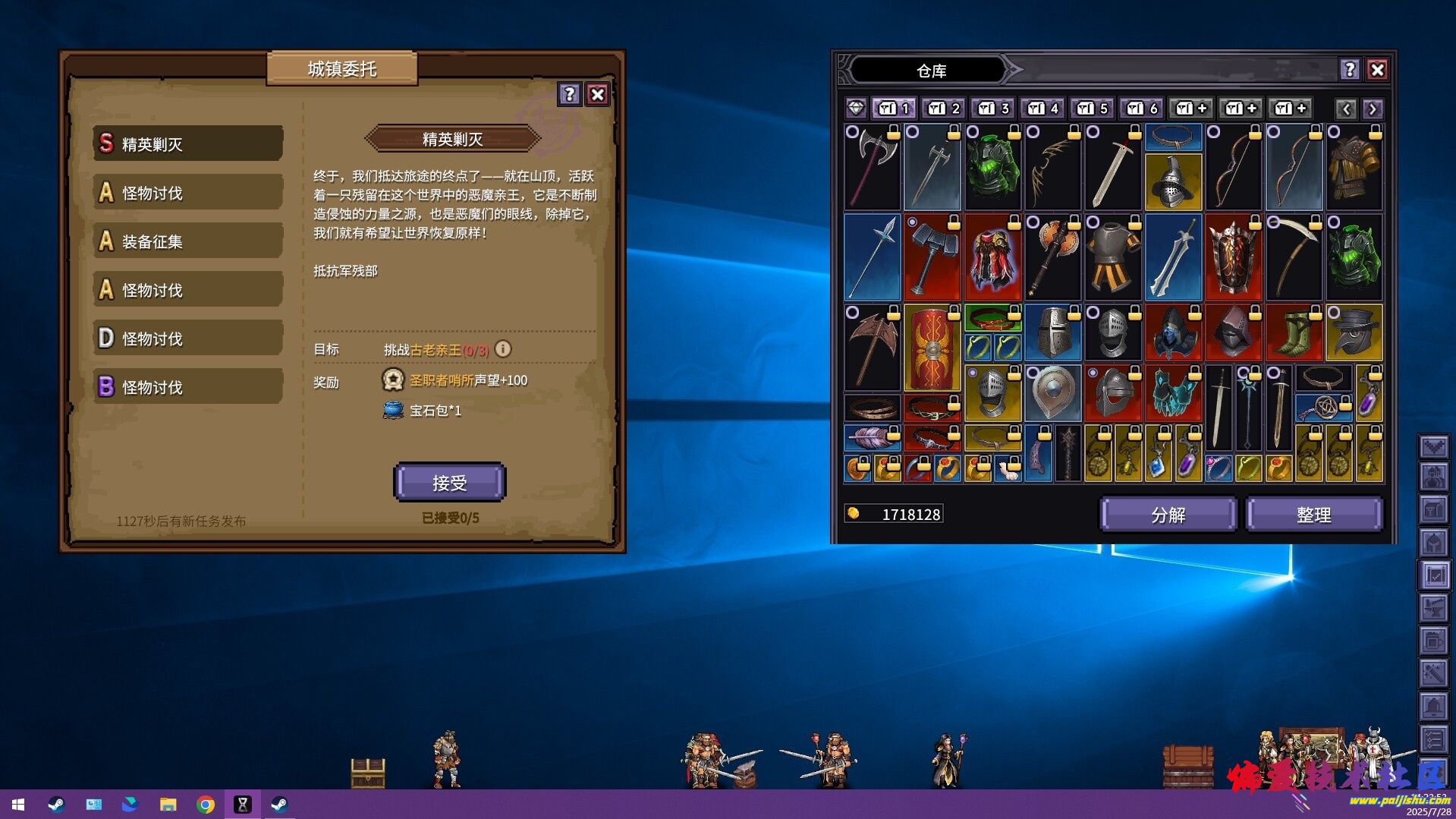Choose the 装备征集 commission entry
The image size is (1456, 819).
188,241
